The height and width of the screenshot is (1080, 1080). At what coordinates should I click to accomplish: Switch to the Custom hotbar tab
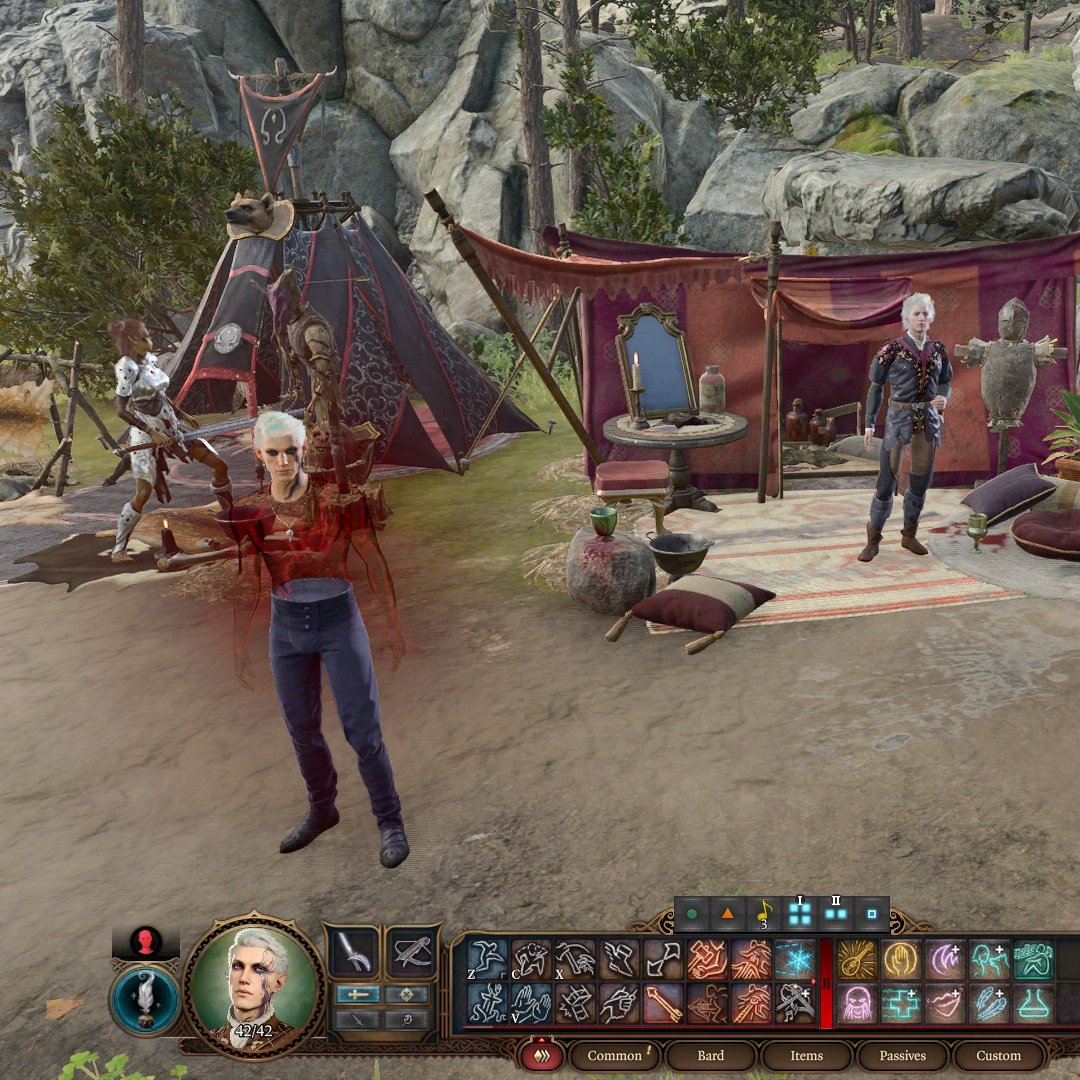pos(998,1055)
